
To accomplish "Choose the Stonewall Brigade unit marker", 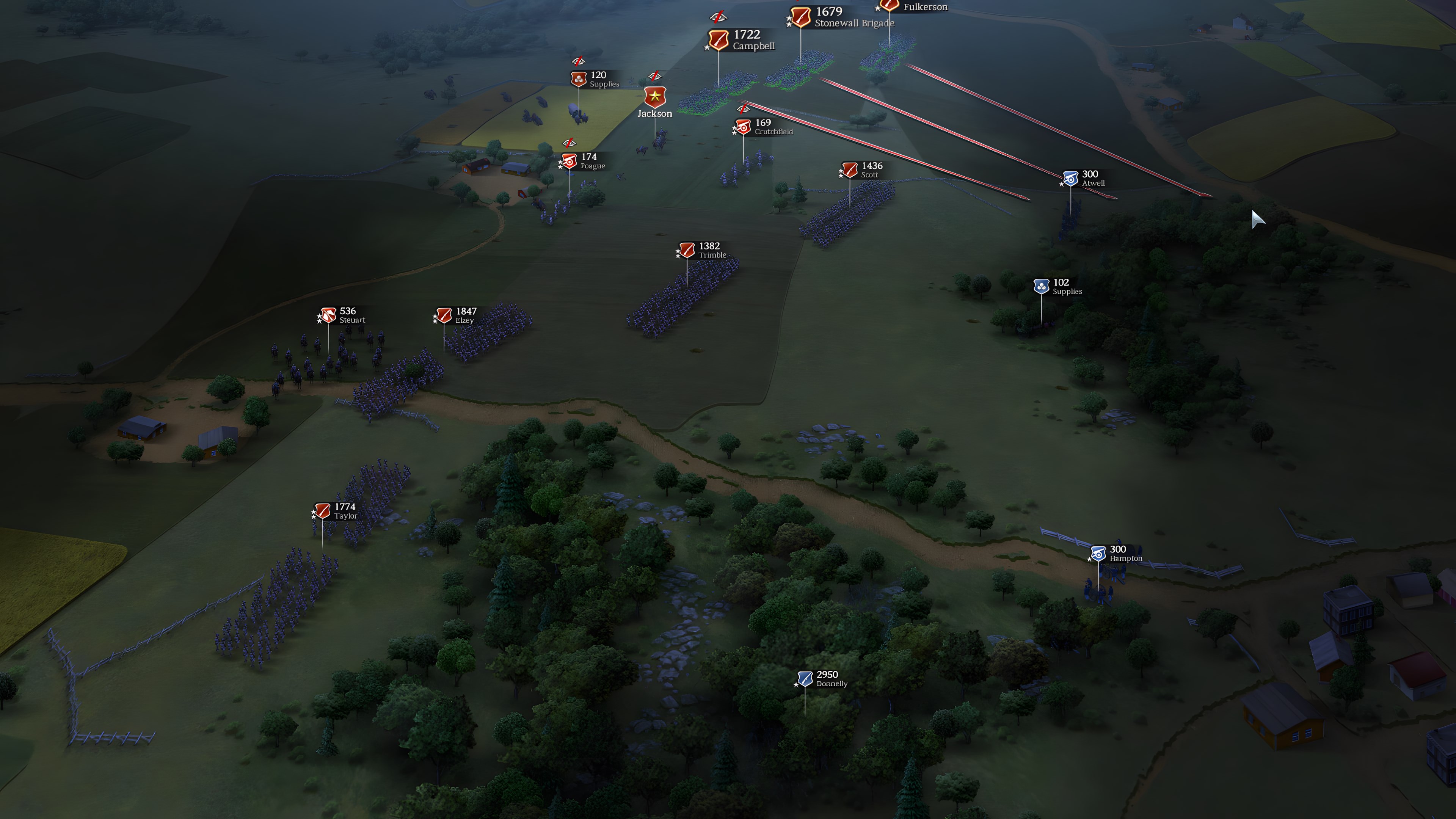I will tap(800, 17).
